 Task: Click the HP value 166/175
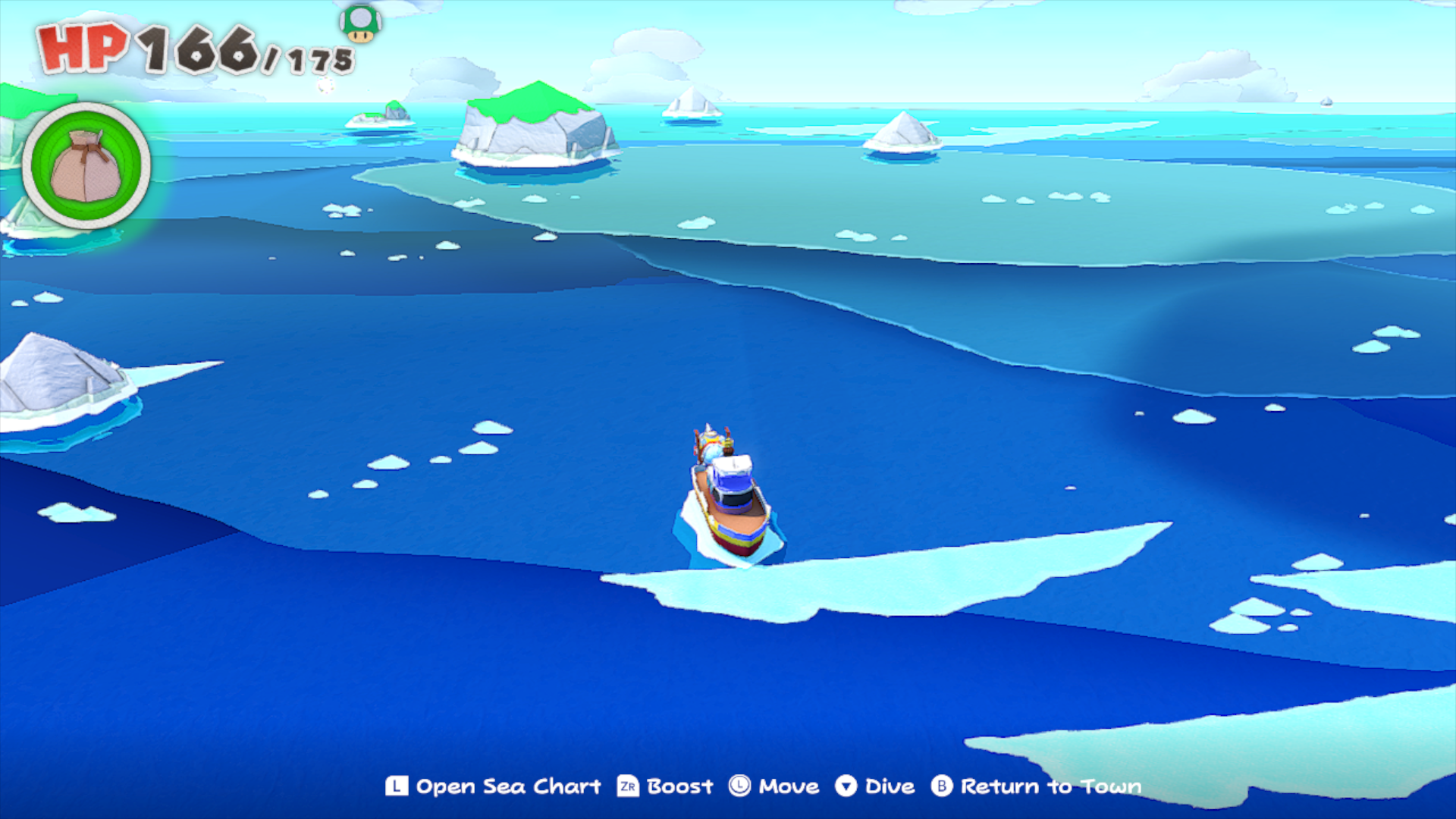click(235, 49)
